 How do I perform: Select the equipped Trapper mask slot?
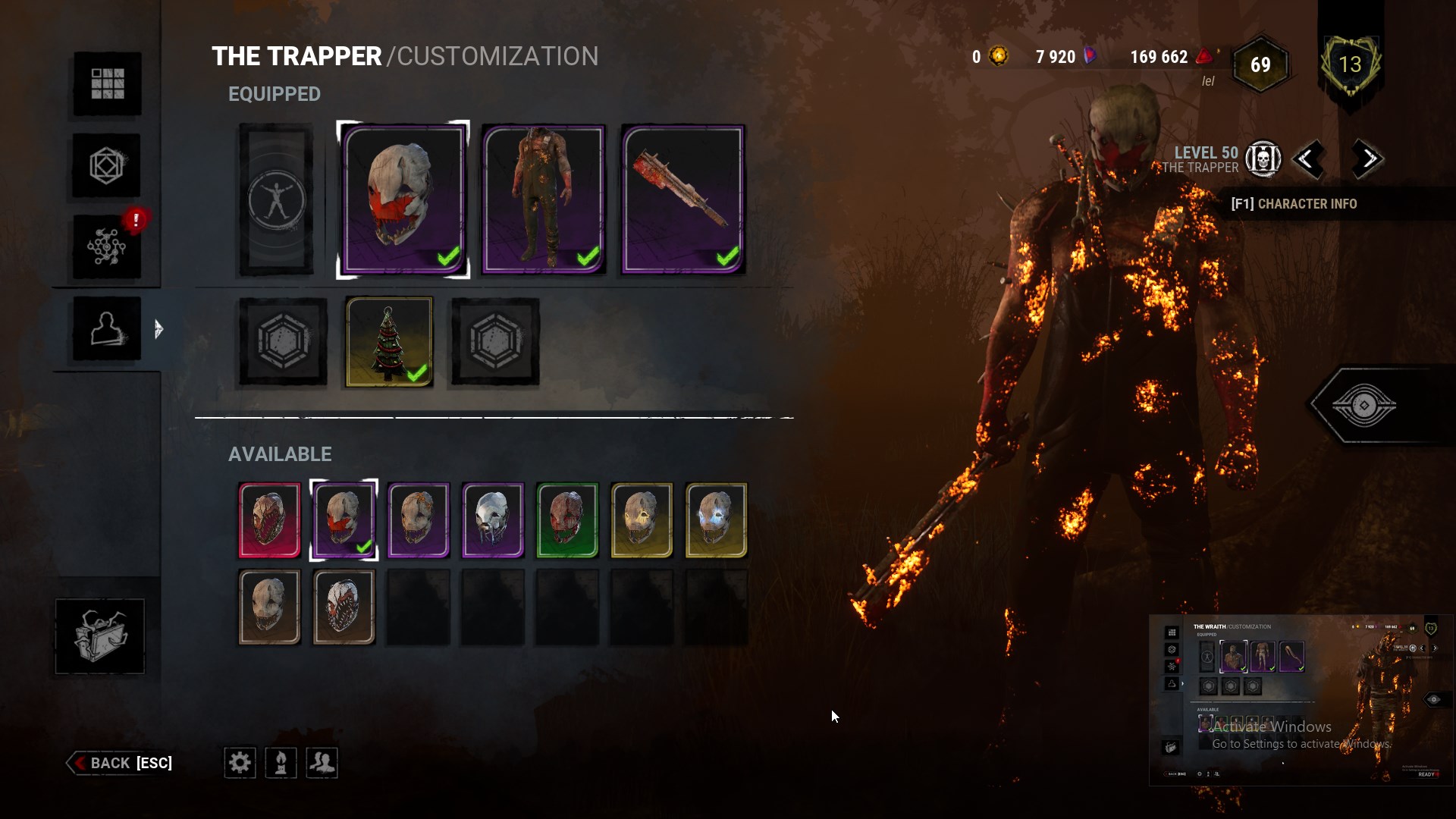(x=403, y=199)
